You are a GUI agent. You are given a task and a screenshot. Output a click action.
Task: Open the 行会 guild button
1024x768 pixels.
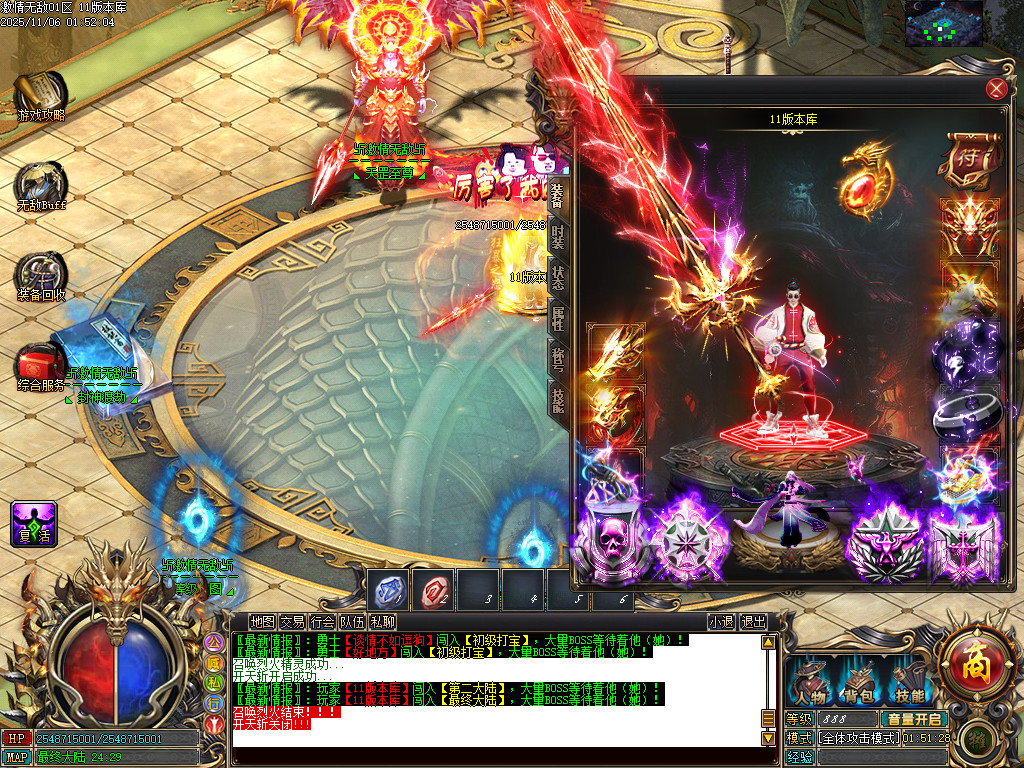322,622
